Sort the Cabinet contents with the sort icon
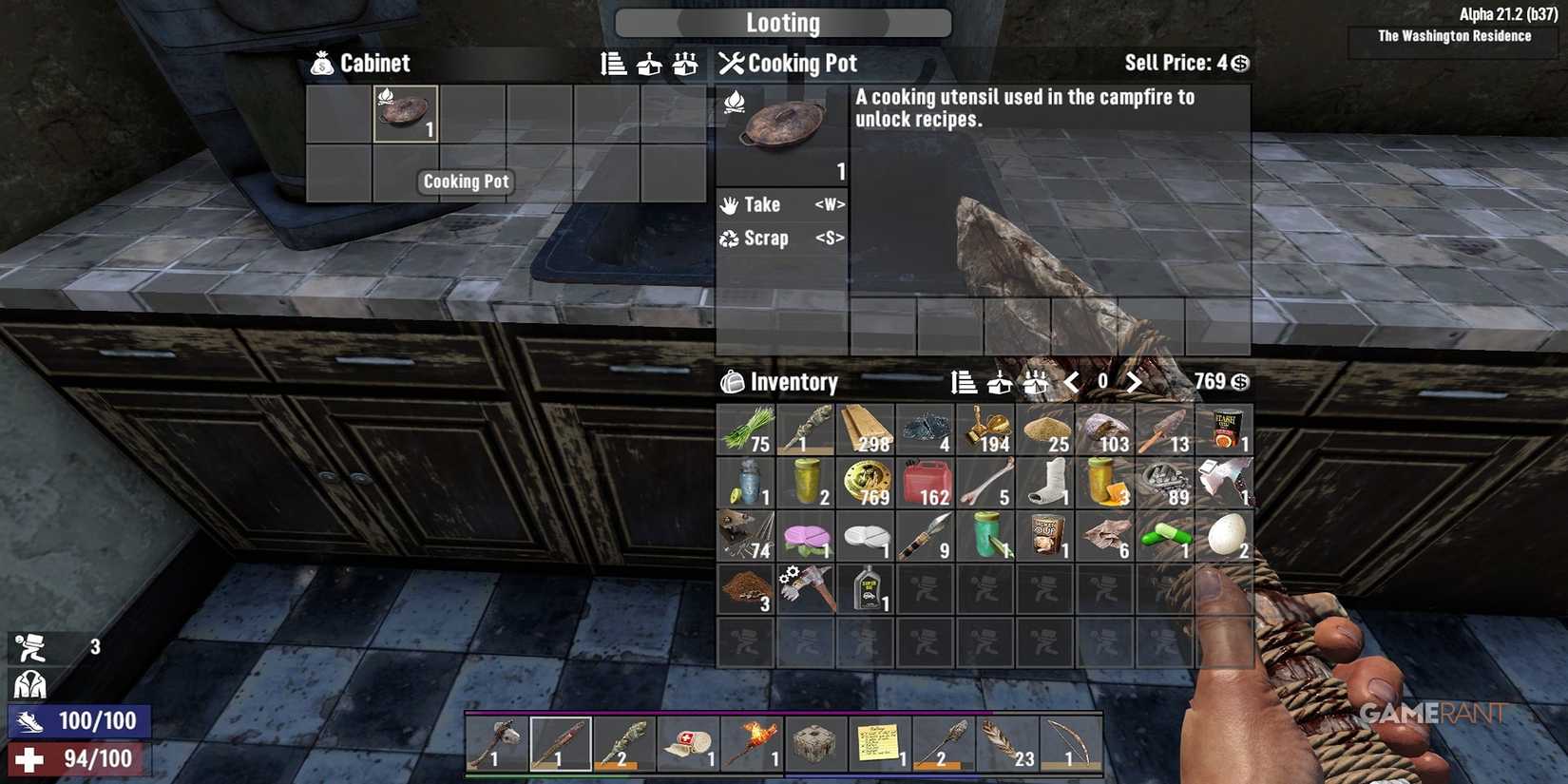Viewport: 1568px width, 784px height. click(x=612, y=65)
